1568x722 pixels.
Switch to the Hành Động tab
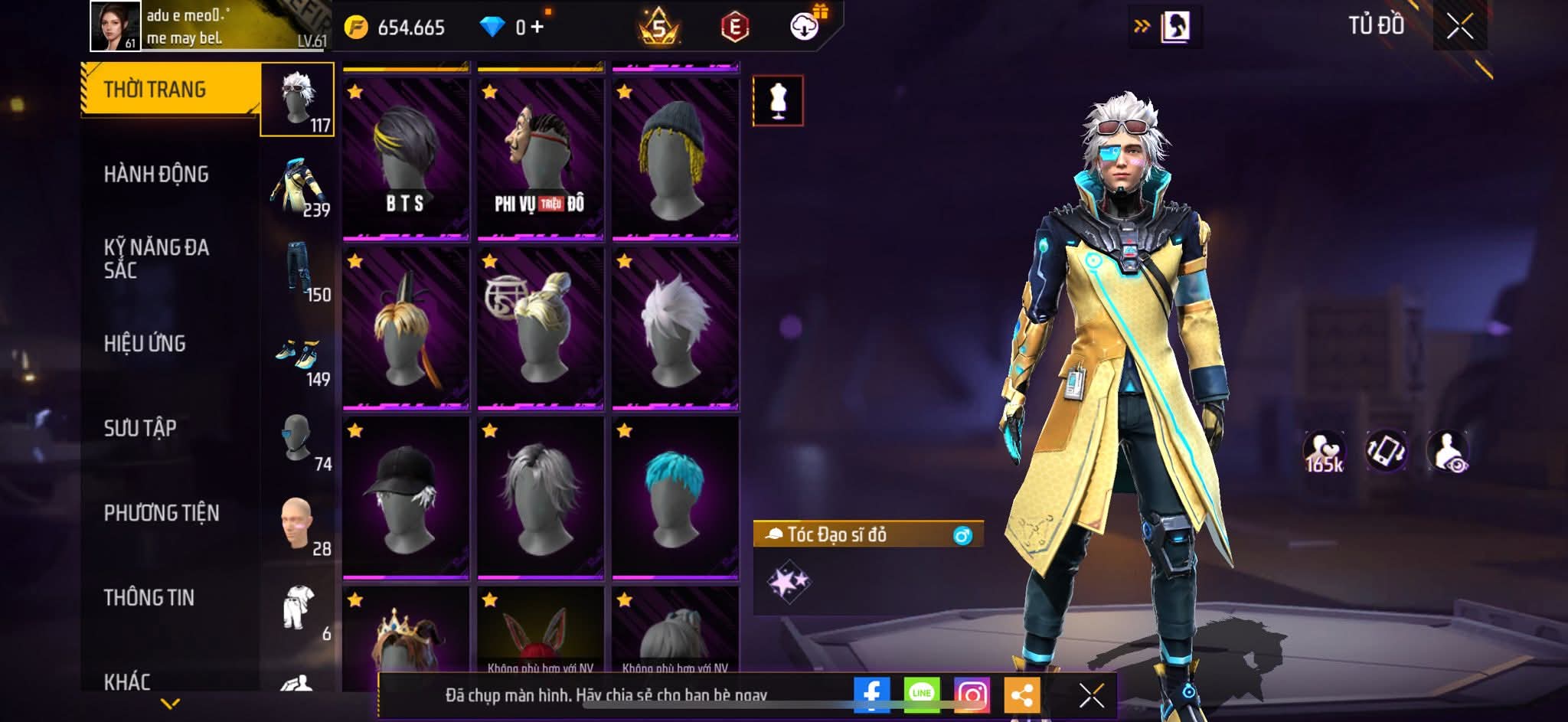pyautogui.click(x=156, y=175)
